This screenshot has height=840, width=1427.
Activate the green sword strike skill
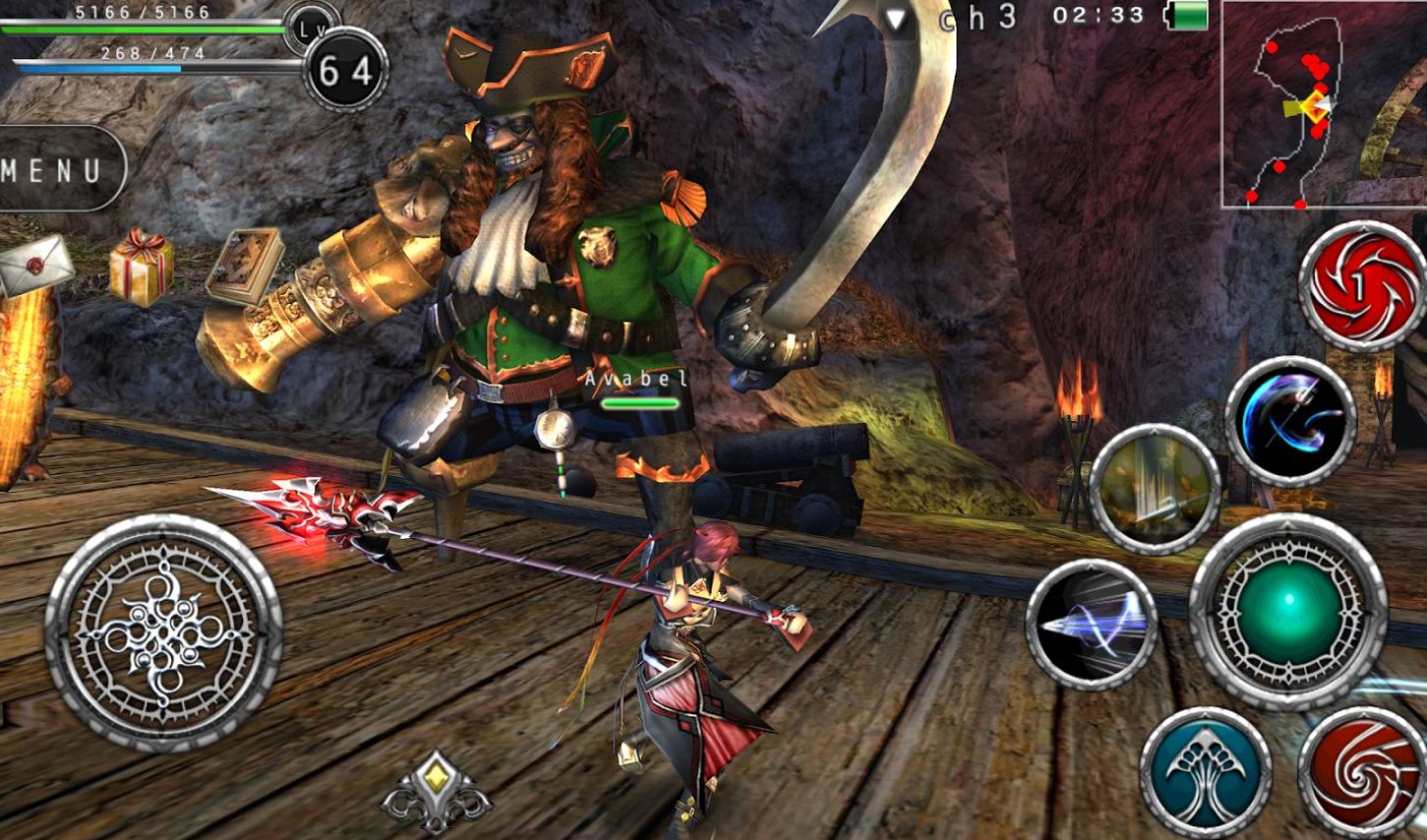1155,488
